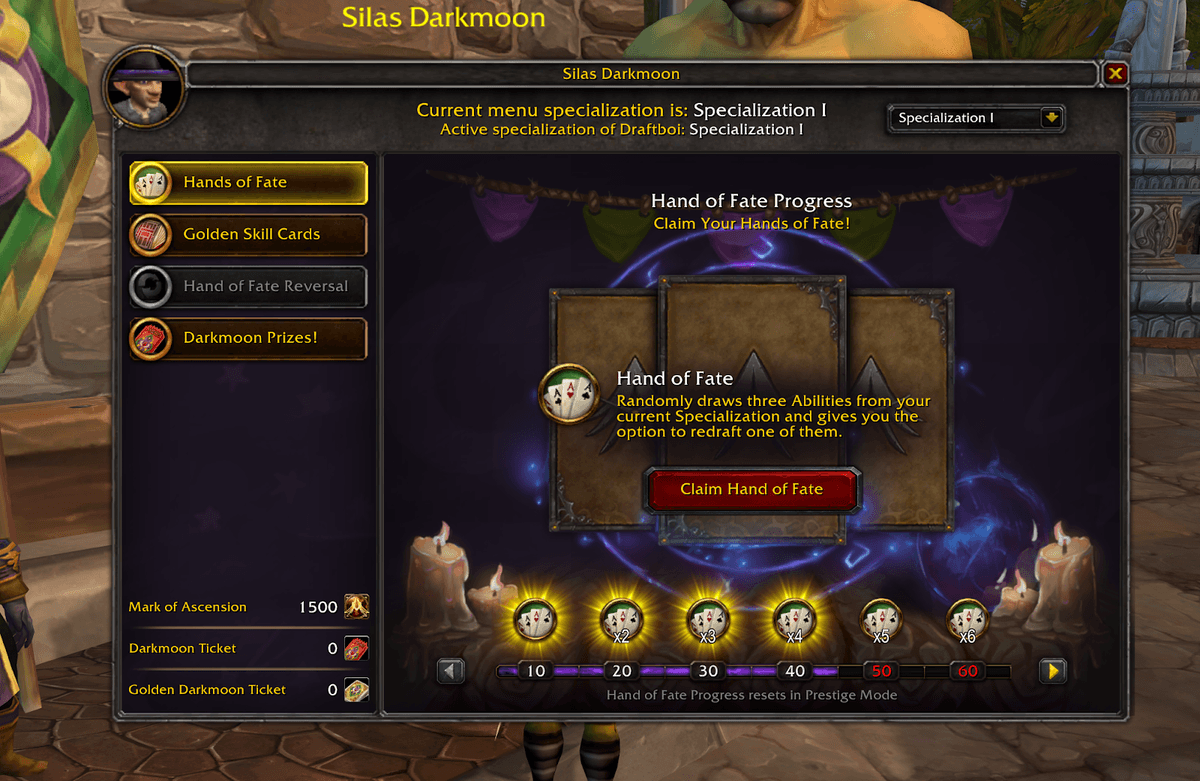Viewport: 1200px width, 781px height.
Task: Claim Hand of Fate reward
Action: [x=752, y=489]
